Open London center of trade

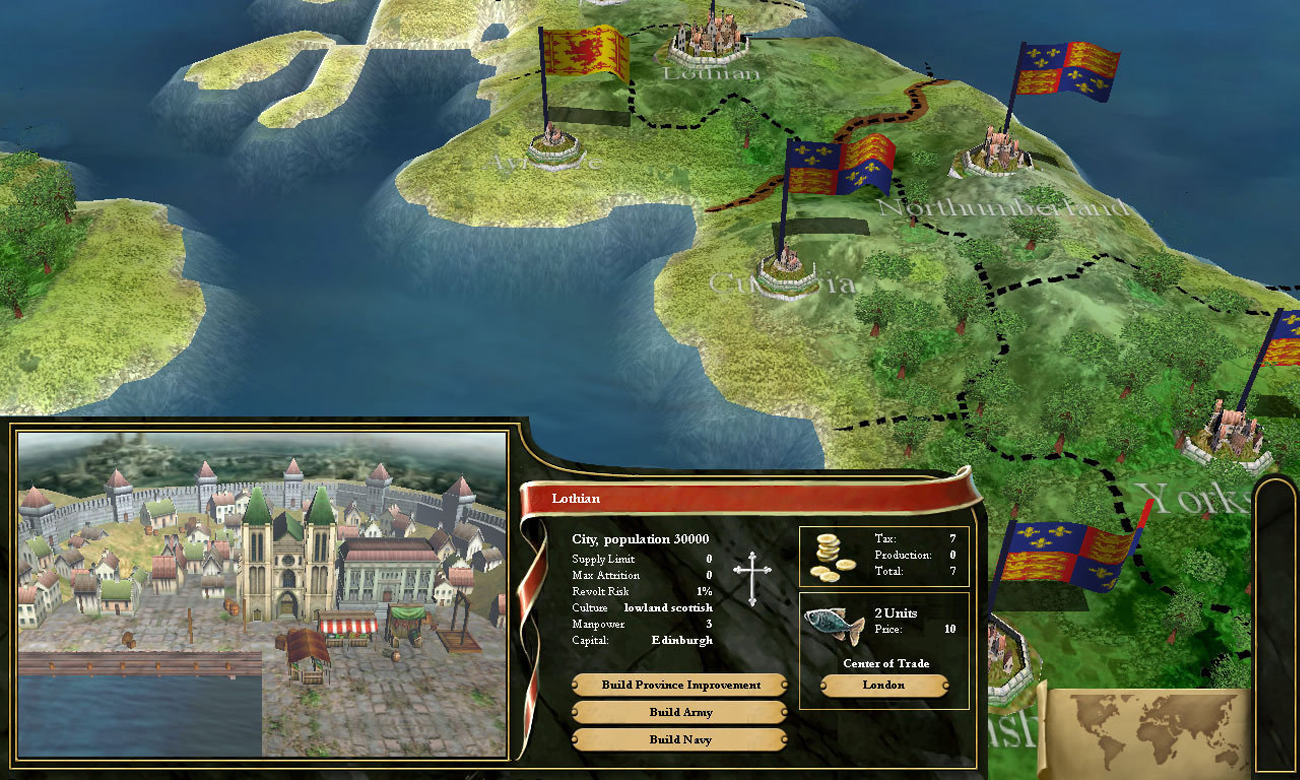(x=884, y=685)
